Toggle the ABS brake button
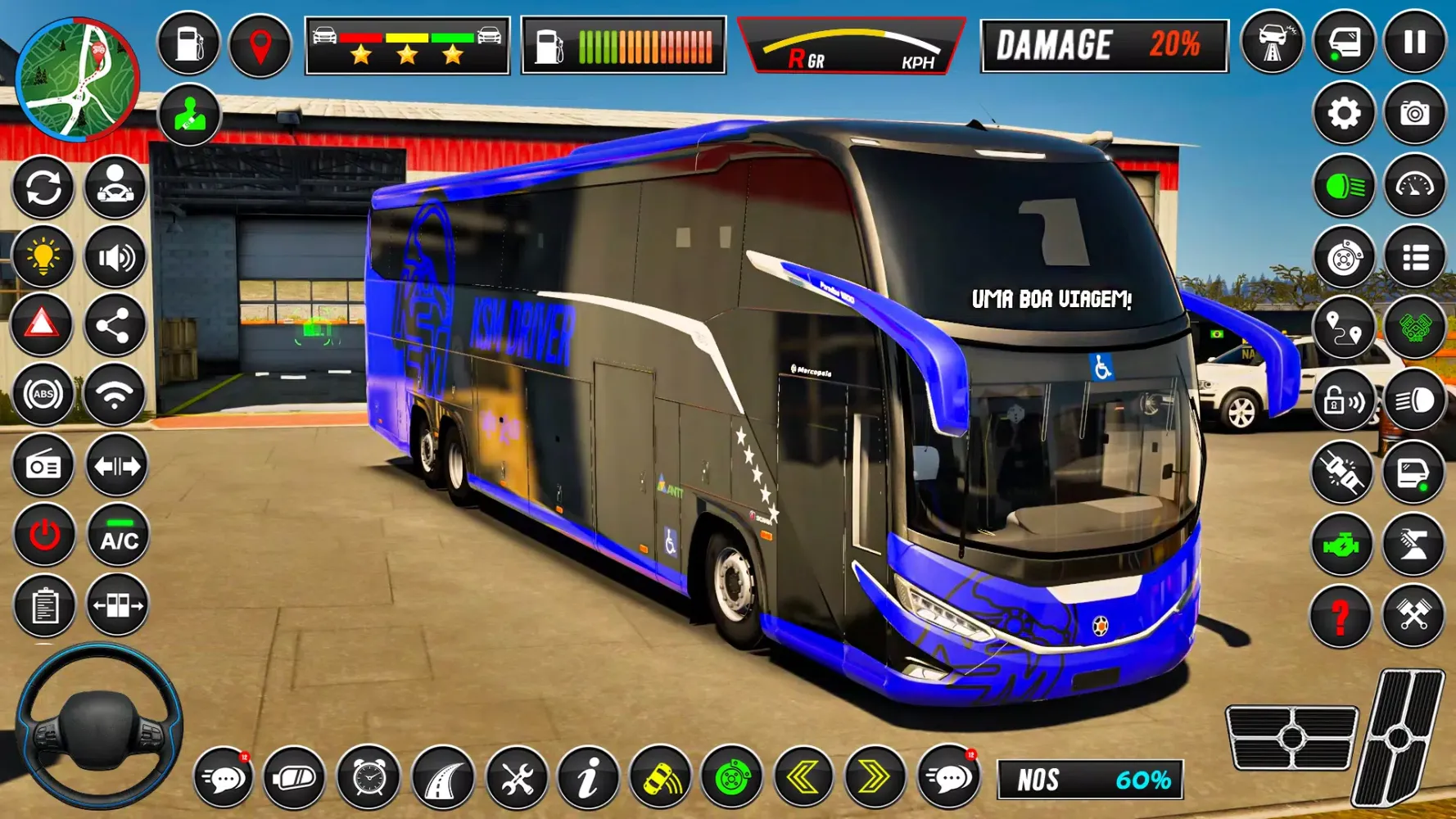This screenshot has height=819, width=1456. 43,396
